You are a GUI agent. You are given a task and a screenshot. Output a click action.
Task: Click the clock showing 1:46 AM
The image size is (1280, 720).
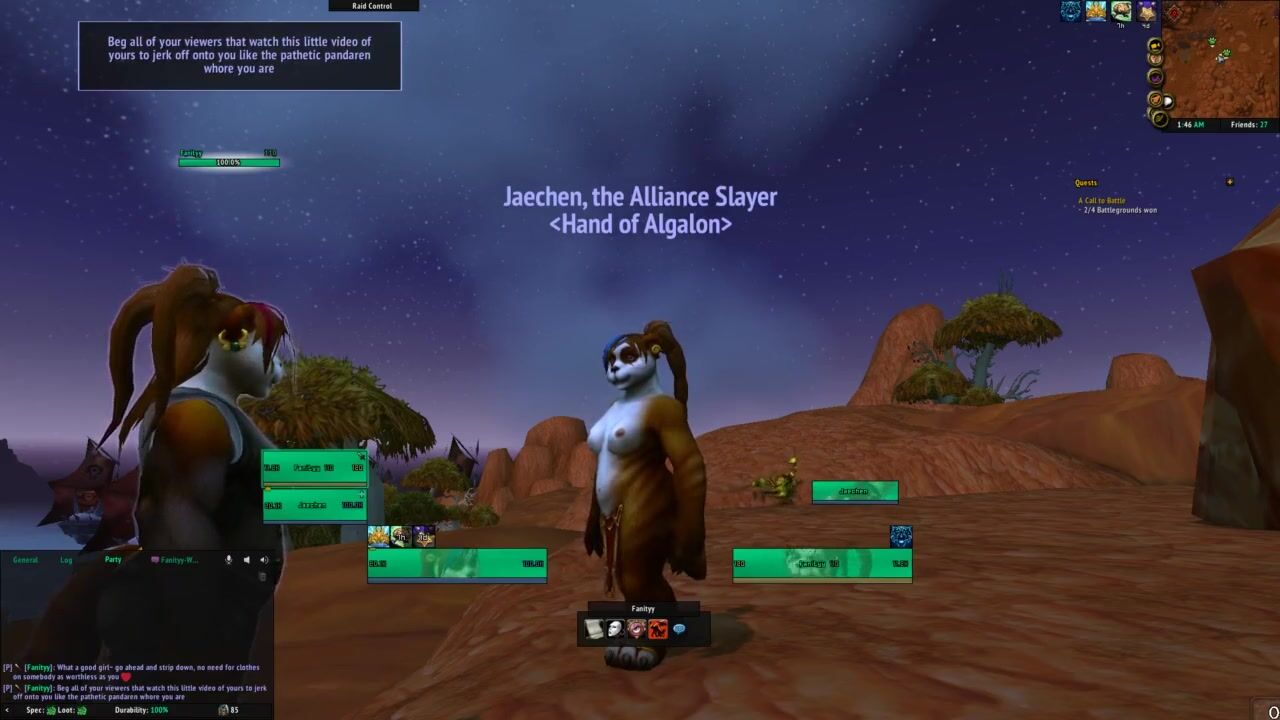(1190, 125)
